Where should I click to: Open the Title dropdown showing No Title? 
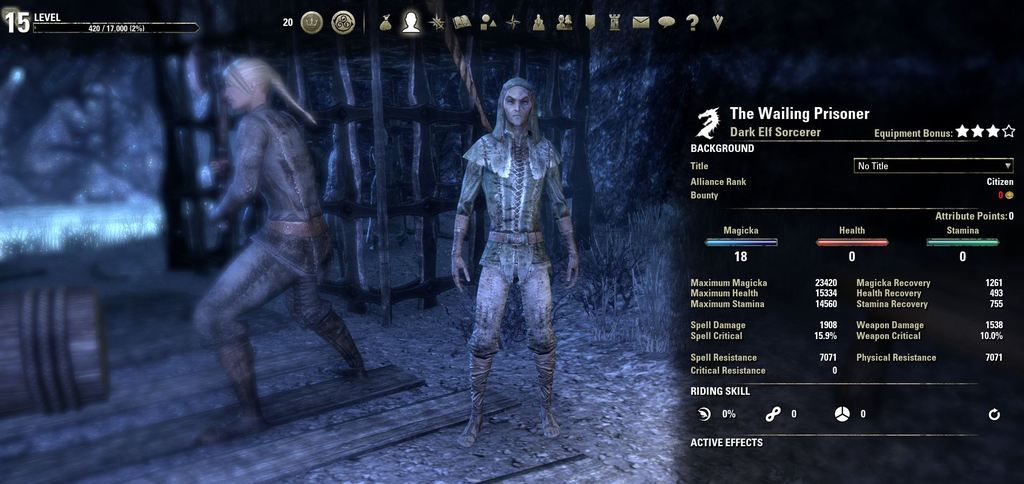click(x=933, y=166)
